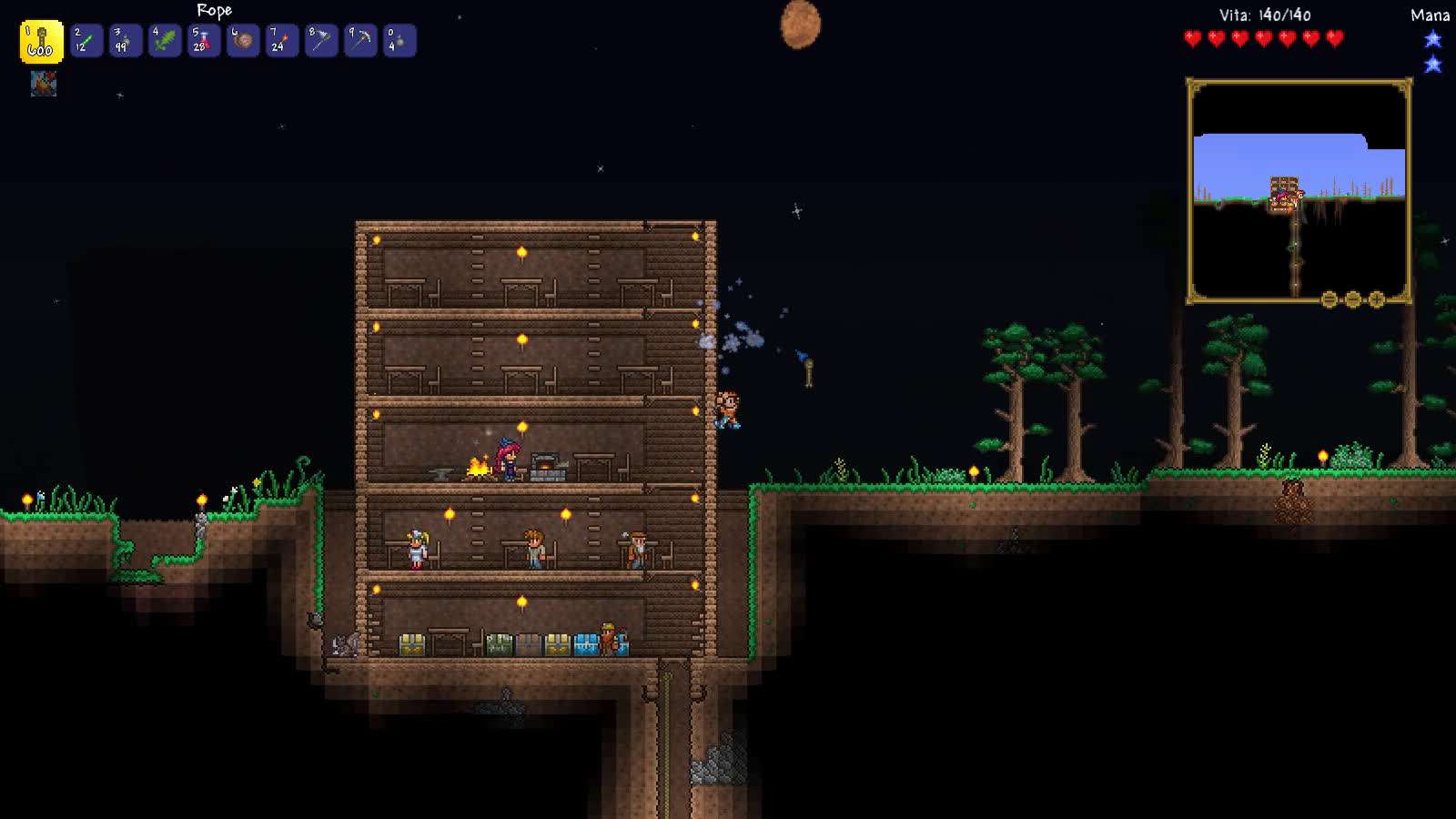
Task: Zoom in the minimap with plus button
Action: (1377, 299)
